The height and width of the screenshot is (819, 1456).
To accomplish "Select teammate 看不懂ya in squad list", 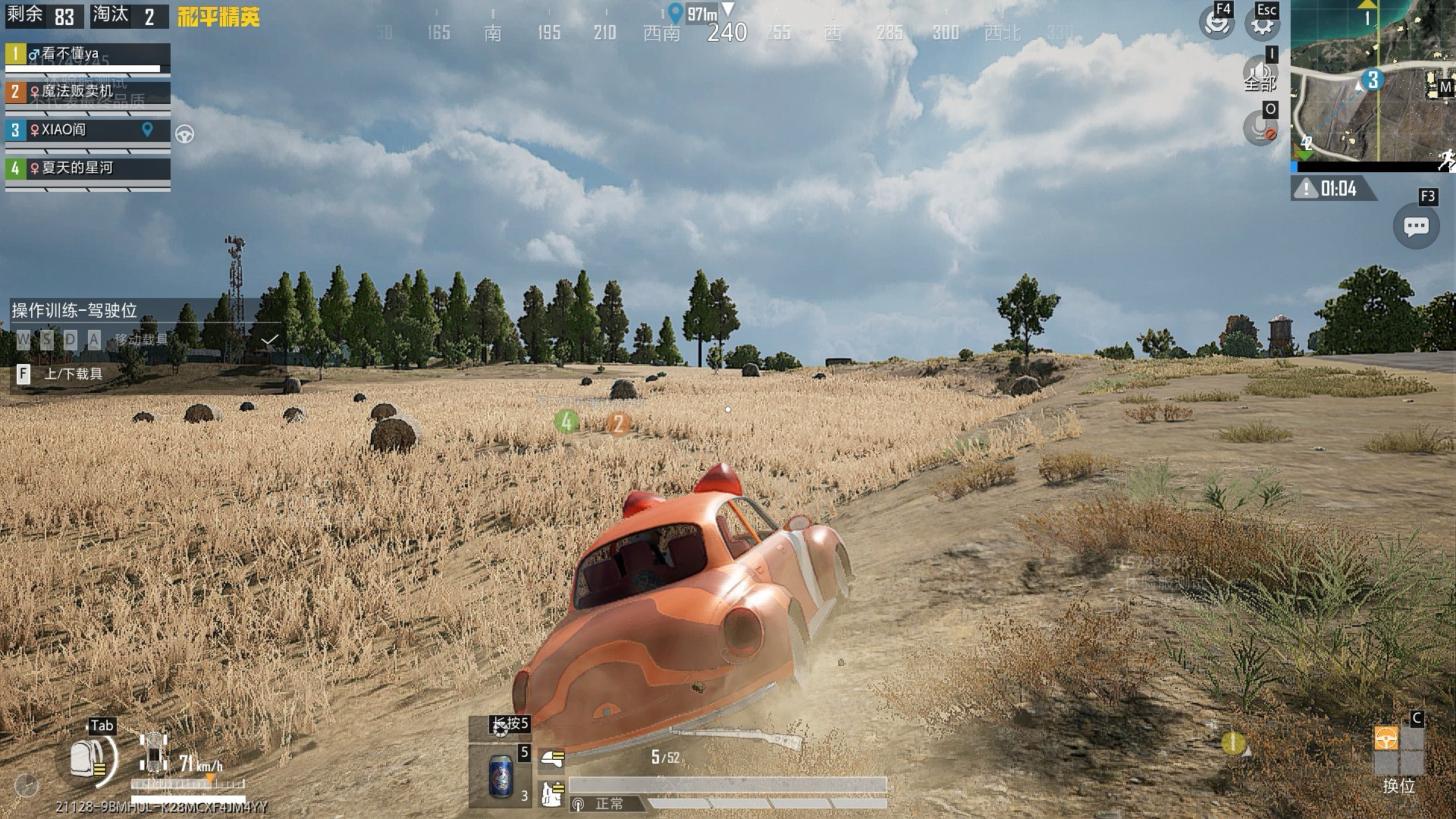I will (88, 55).
